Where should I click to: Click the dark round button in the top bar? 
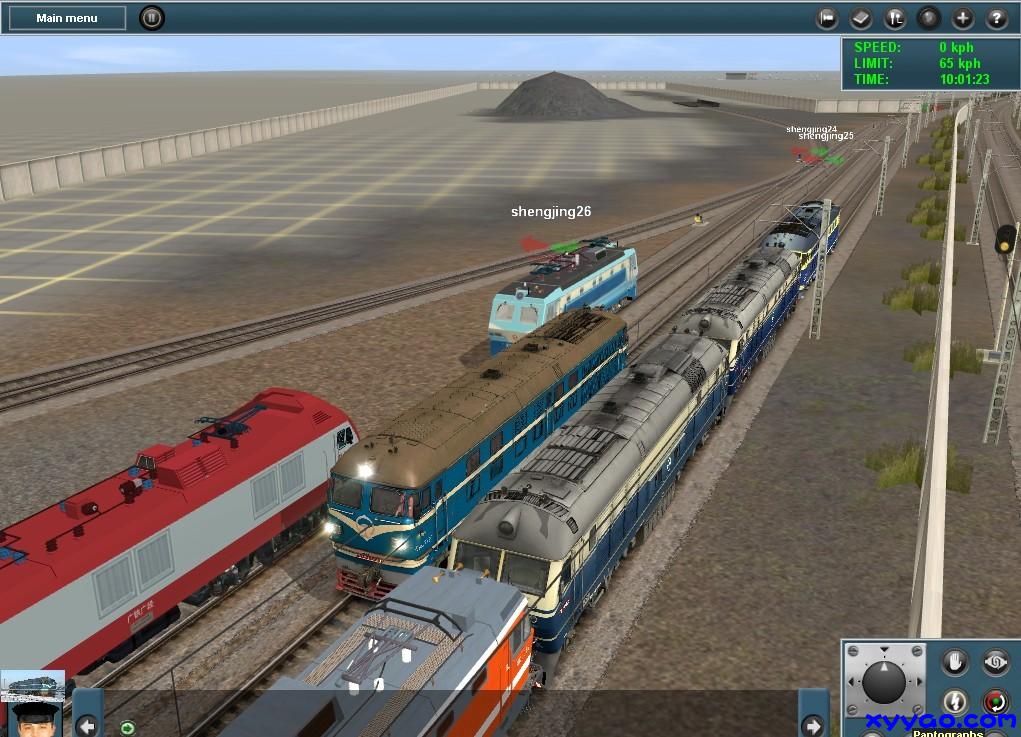(929, 18)
